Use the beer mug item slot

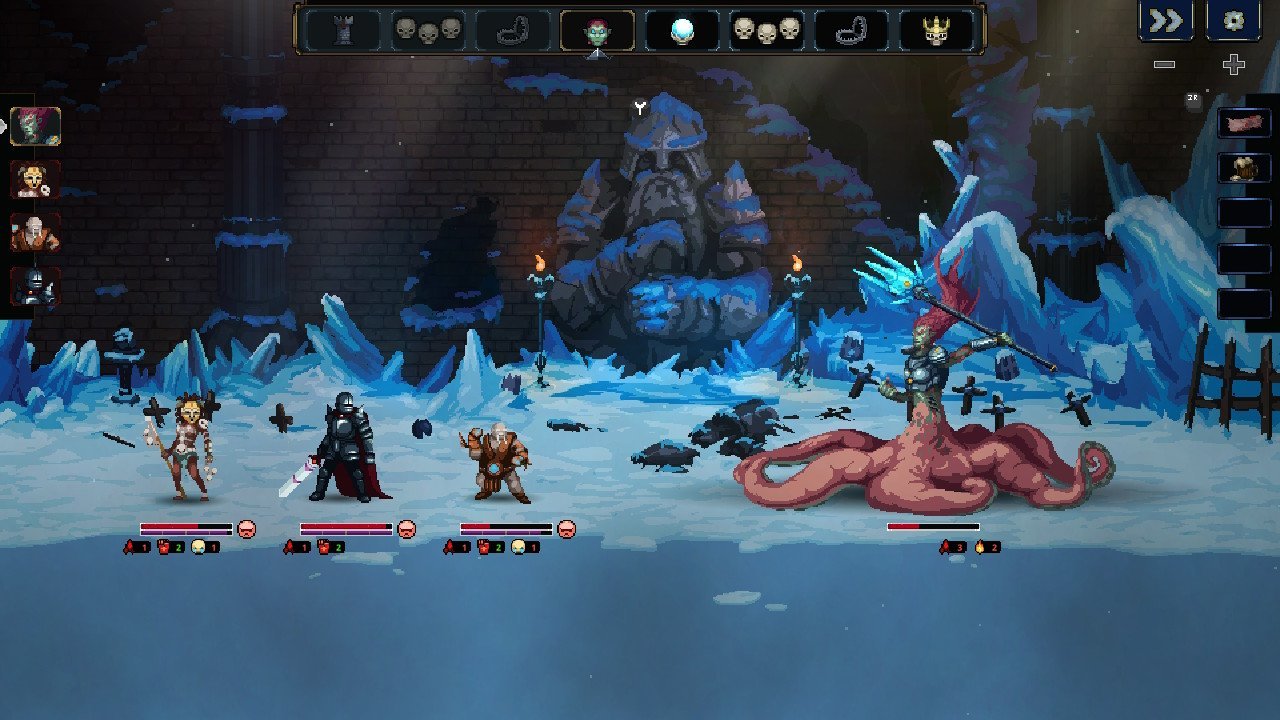click(1244, 168)
